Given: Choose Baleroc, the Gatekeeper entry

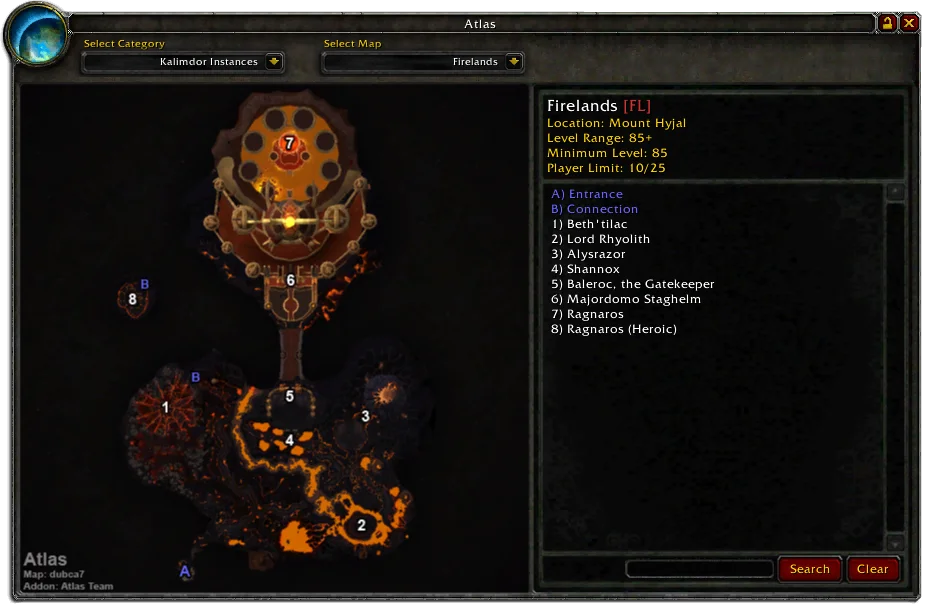Looking at the screenshot, I should point(632,284).
